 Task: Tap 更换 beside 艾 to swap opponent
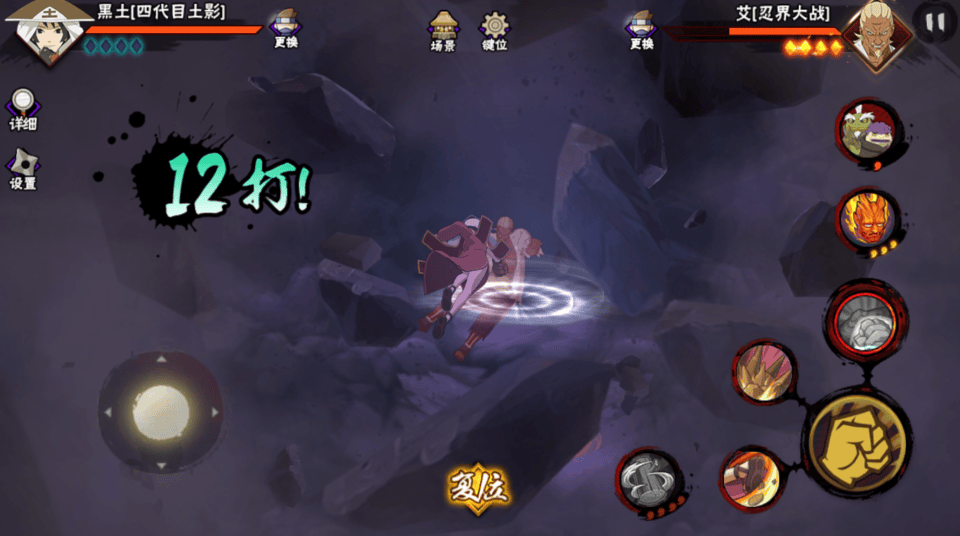coord(641,29)
